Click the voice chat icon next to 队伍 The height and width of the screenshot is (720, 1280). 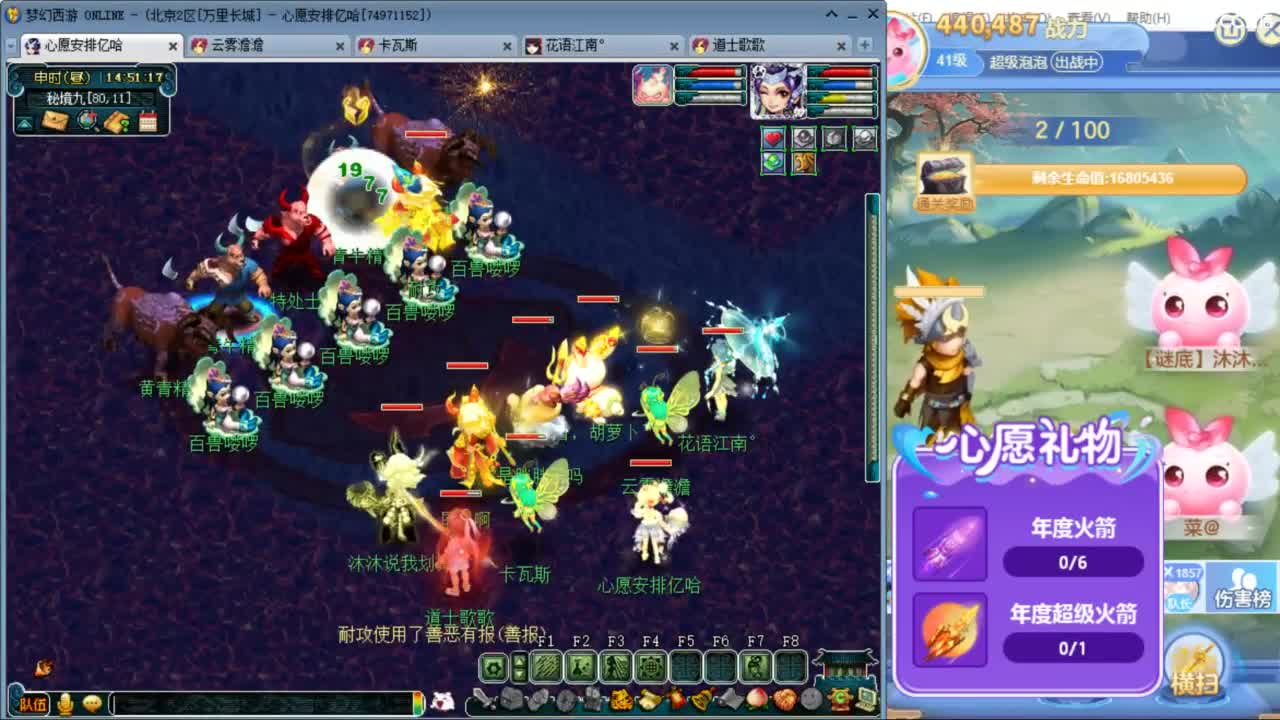pyautogui.click(x=63, y=703)
